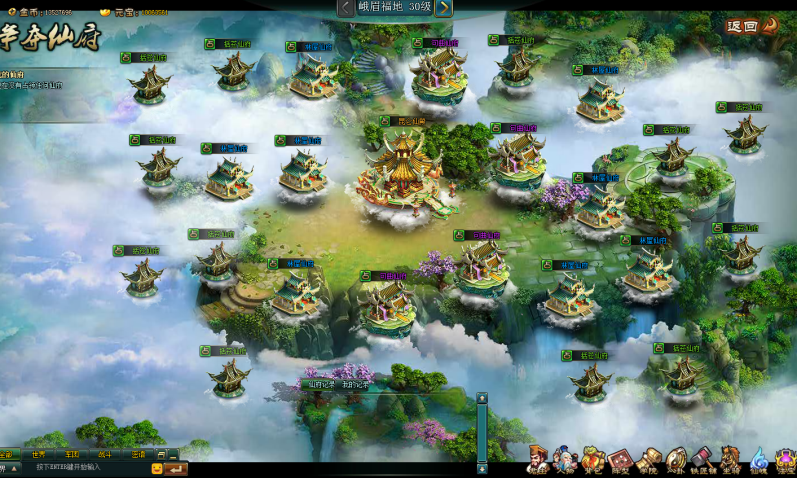Image resolution: width=797 pixels, height=478 pixels.
Task: Open the 阵型 formation board icon
Action: 620,460
